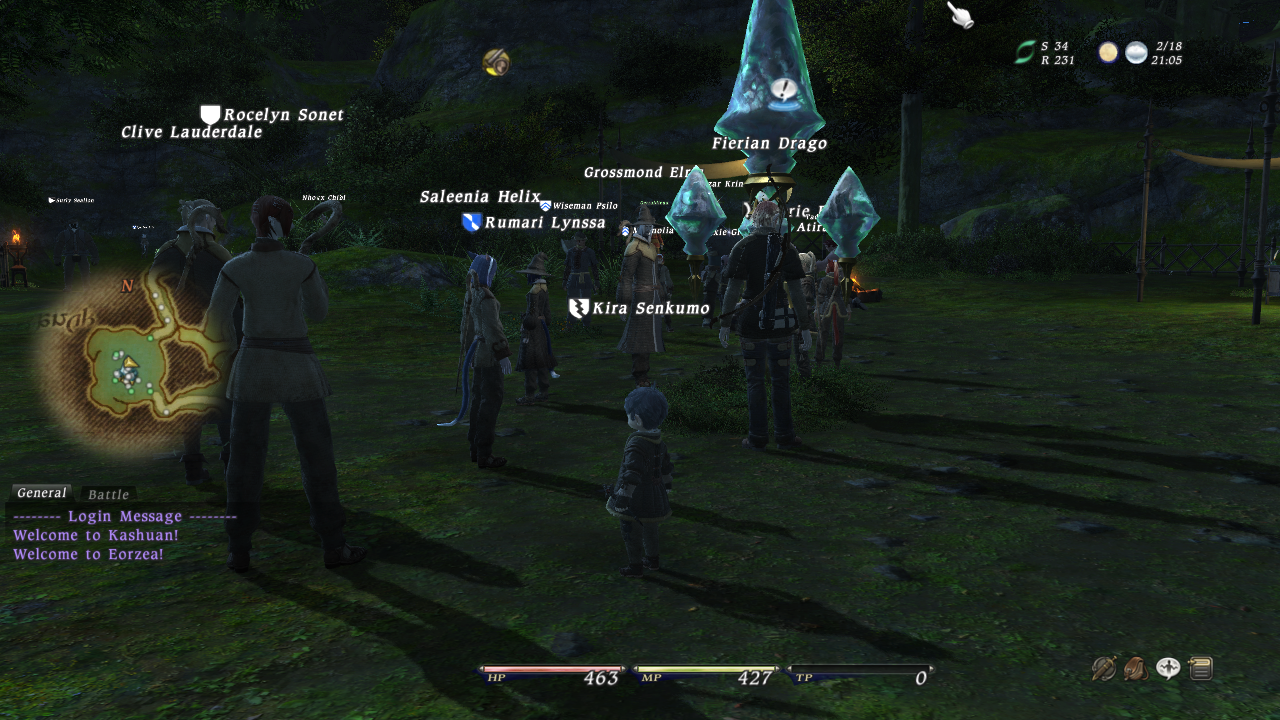Select the General chat tab

(x=42, y=493)
